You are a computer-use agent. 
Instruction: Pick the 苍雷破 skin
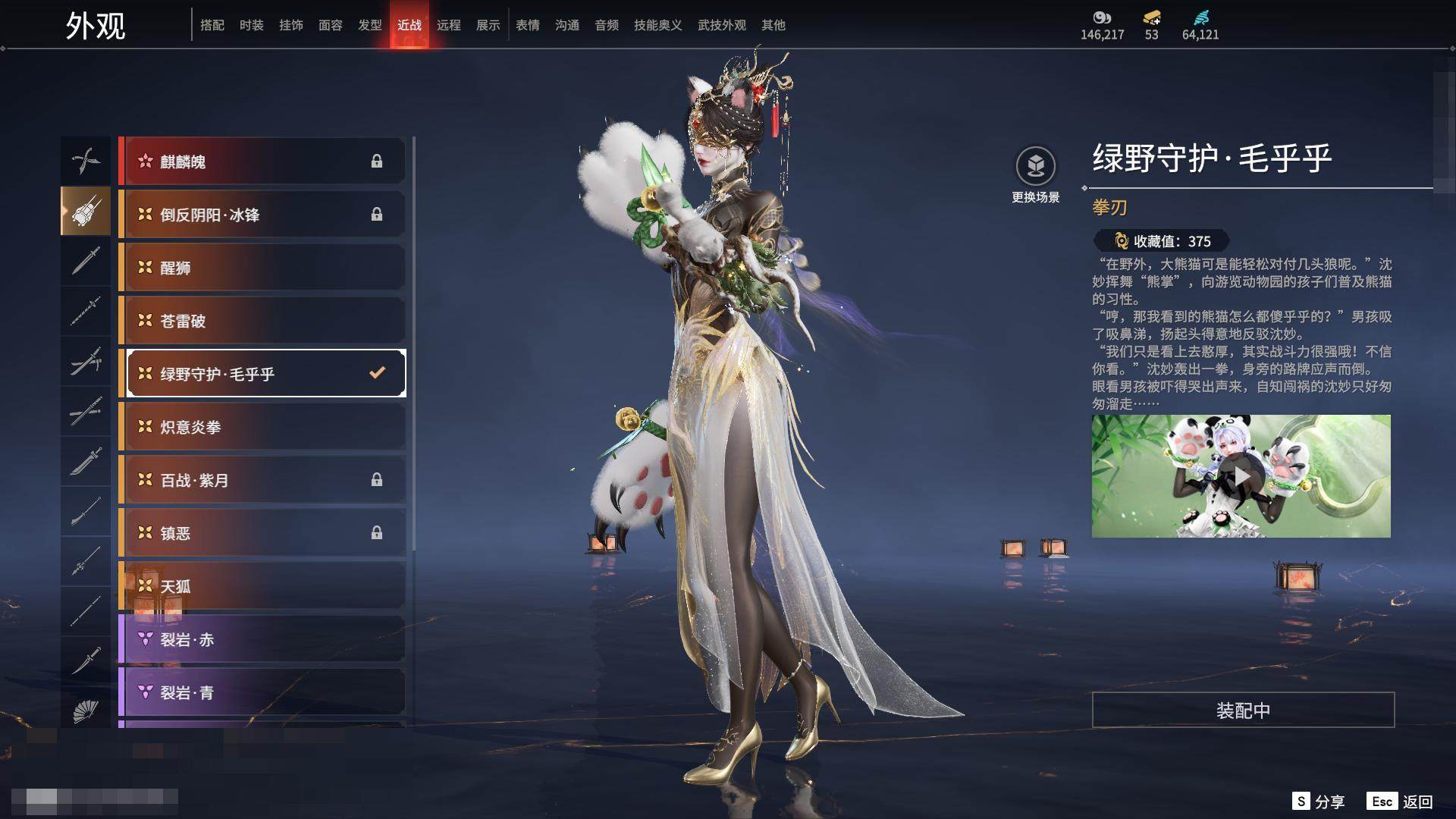262,321
